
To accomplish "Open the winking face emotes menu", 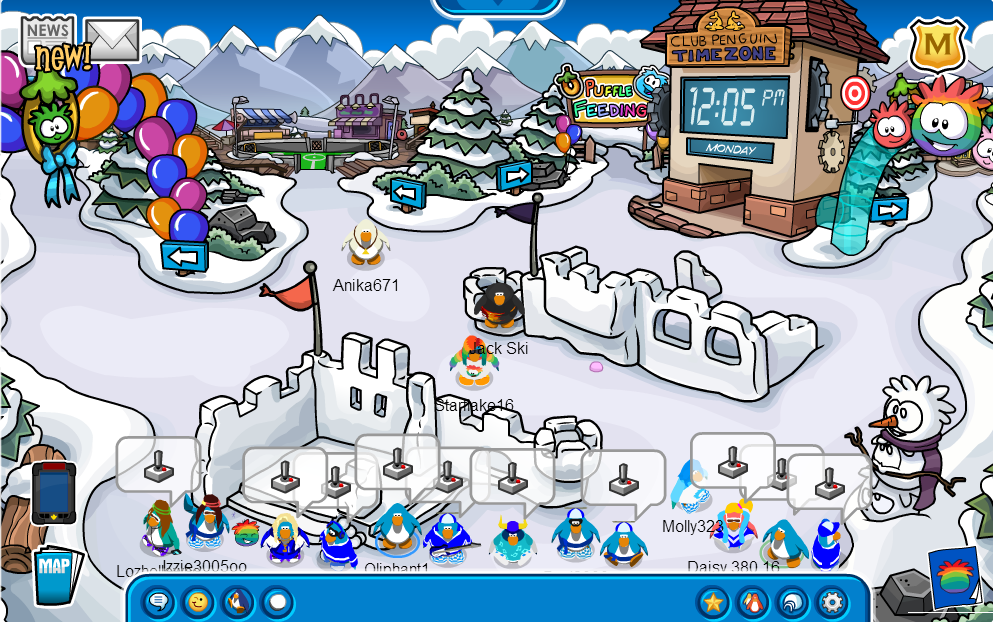I will [198, 602].
